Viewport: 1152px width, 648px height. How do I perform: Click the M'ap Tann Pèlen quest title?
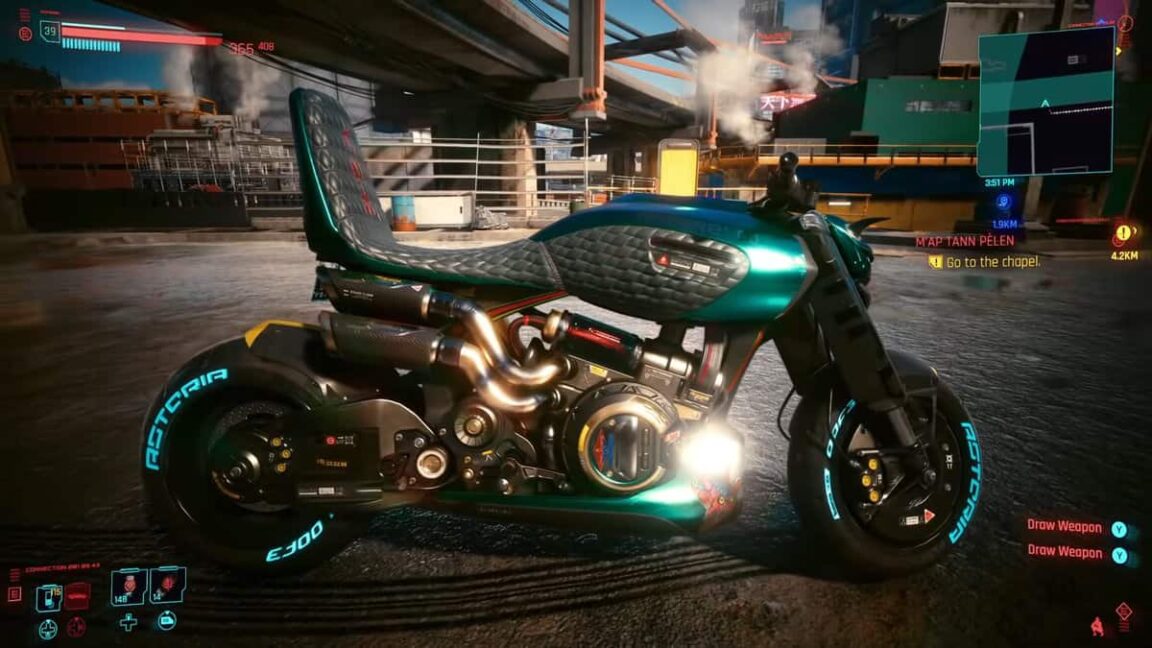pos(965,241)
